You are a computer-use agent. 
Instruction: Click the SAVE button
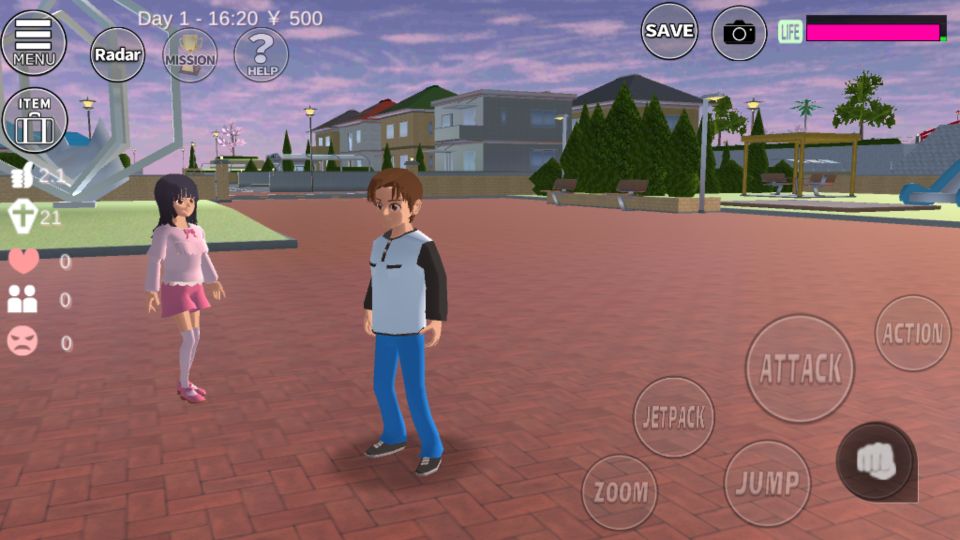coord(669,31)
